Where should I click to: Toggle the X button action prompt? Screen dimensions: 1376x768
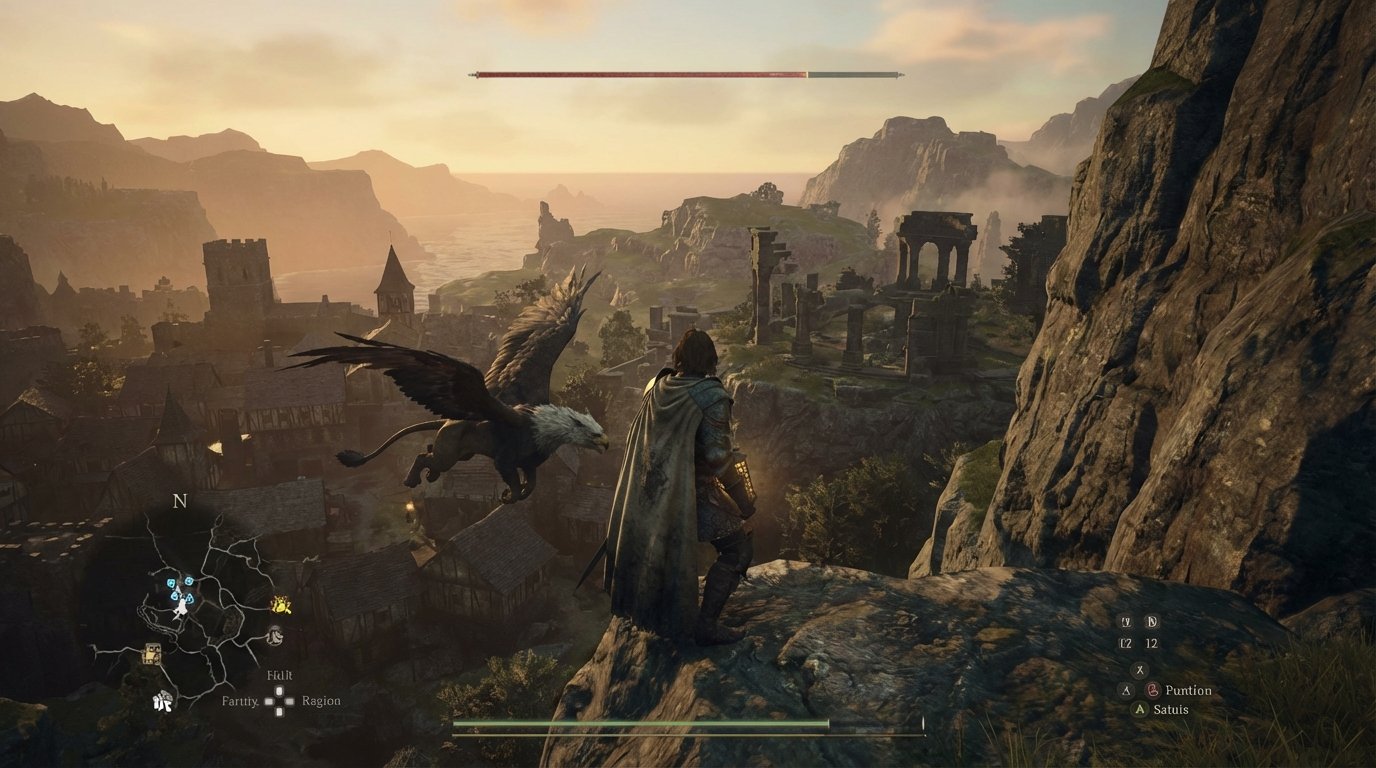[1139, 670]
